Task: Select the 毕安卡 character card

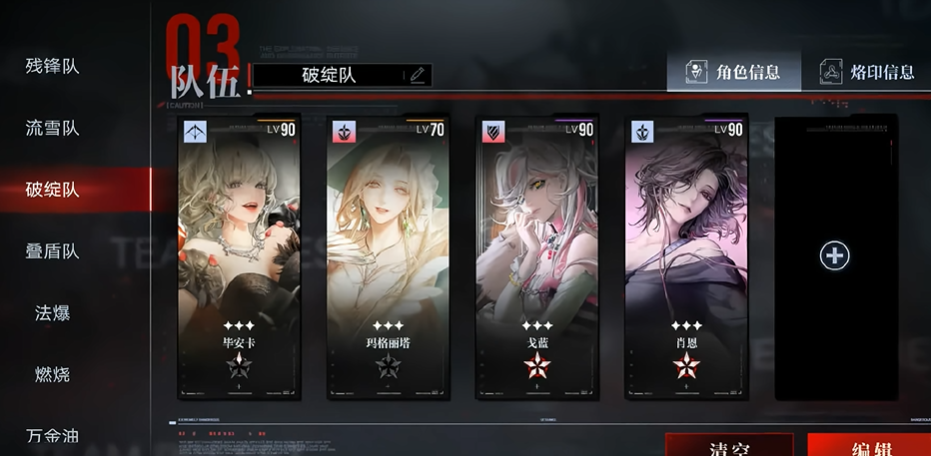Action: click(239, 258)
